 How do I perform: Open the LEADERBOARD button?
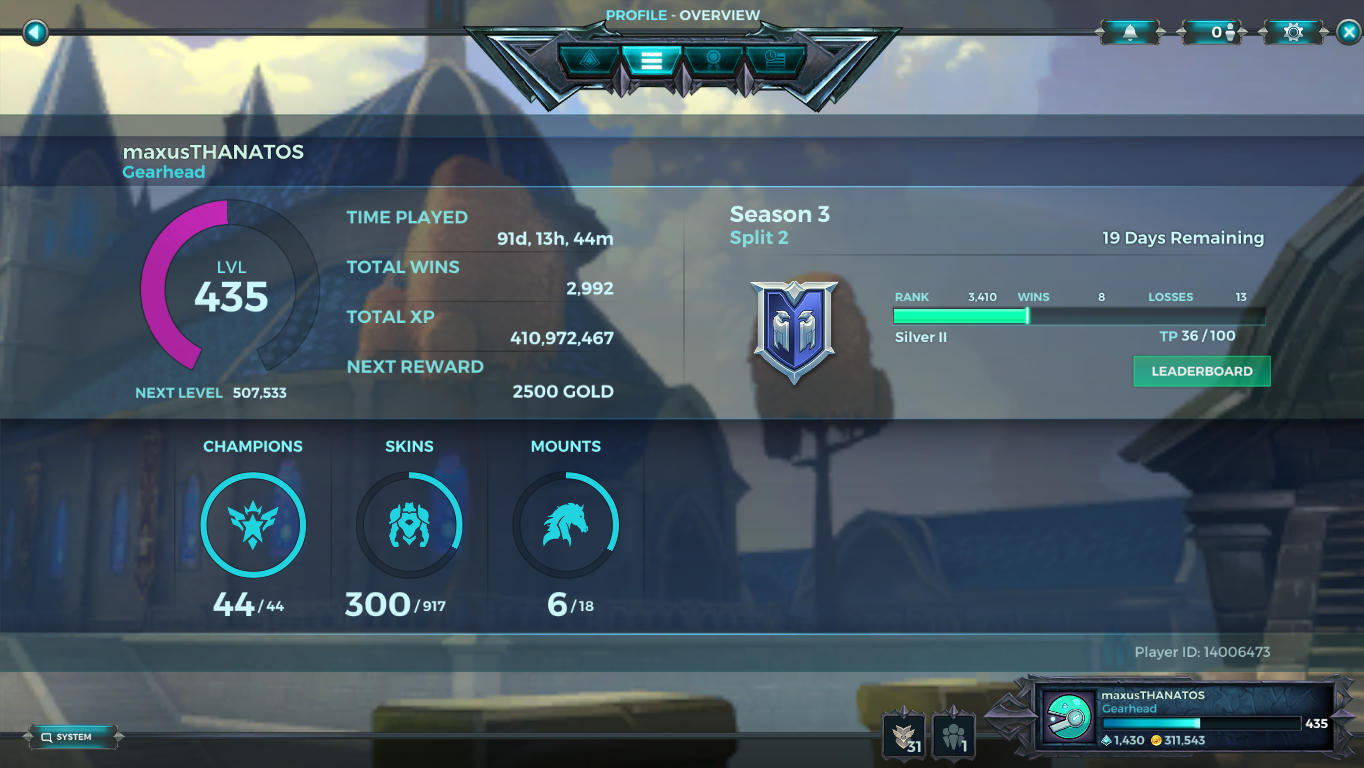[x=1201, y=371]
